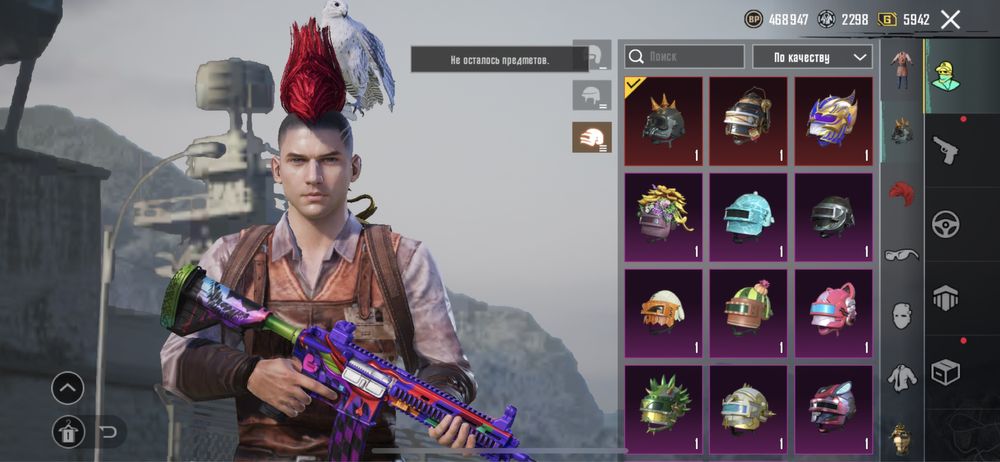Select the sunflower bouquet helmet
The width and height of the screenshot is (1000, 462).
click(662, 216)
